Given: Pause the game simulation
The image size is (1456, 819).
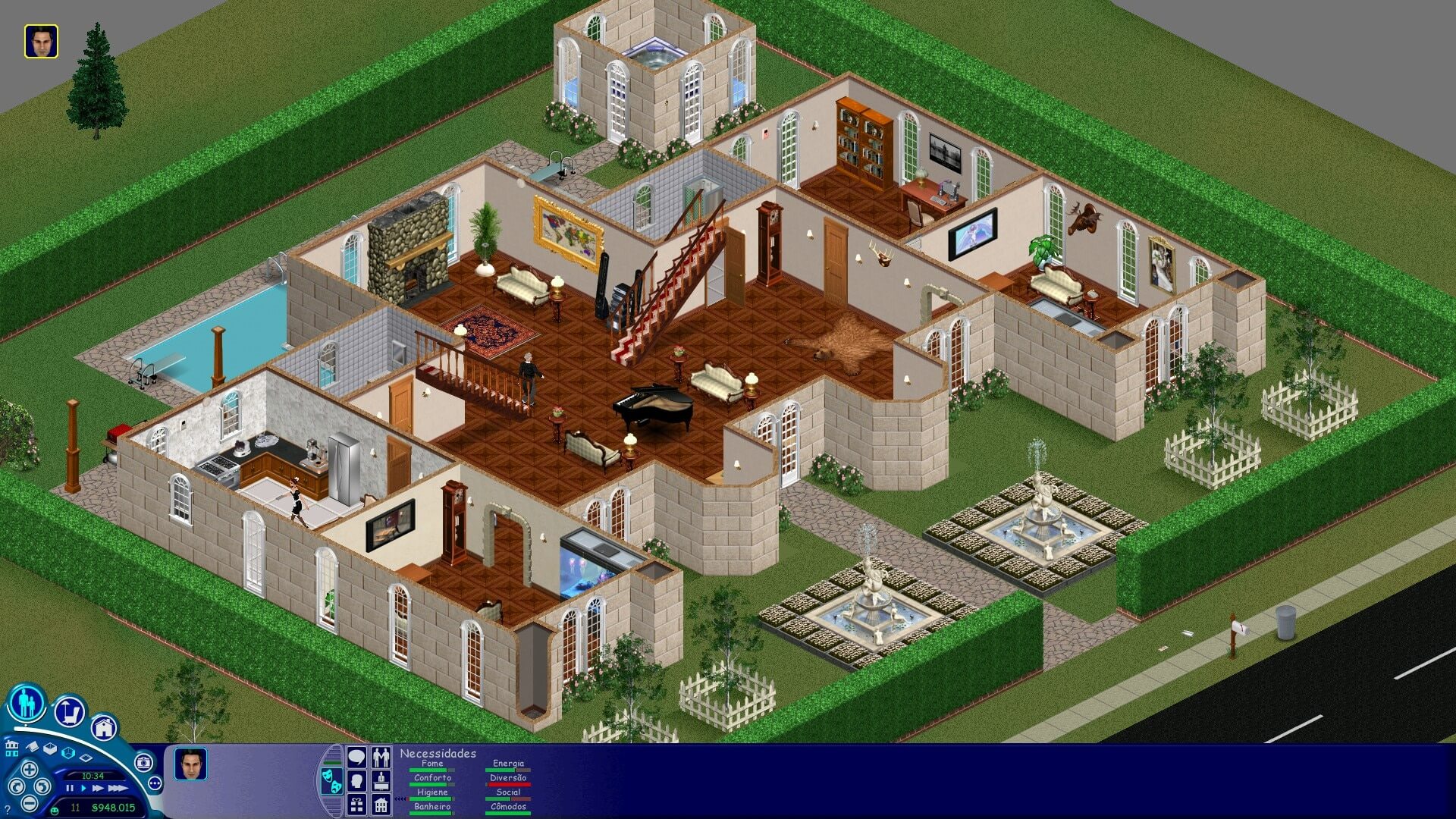Looking at the screenshot, I should point(69,789).
